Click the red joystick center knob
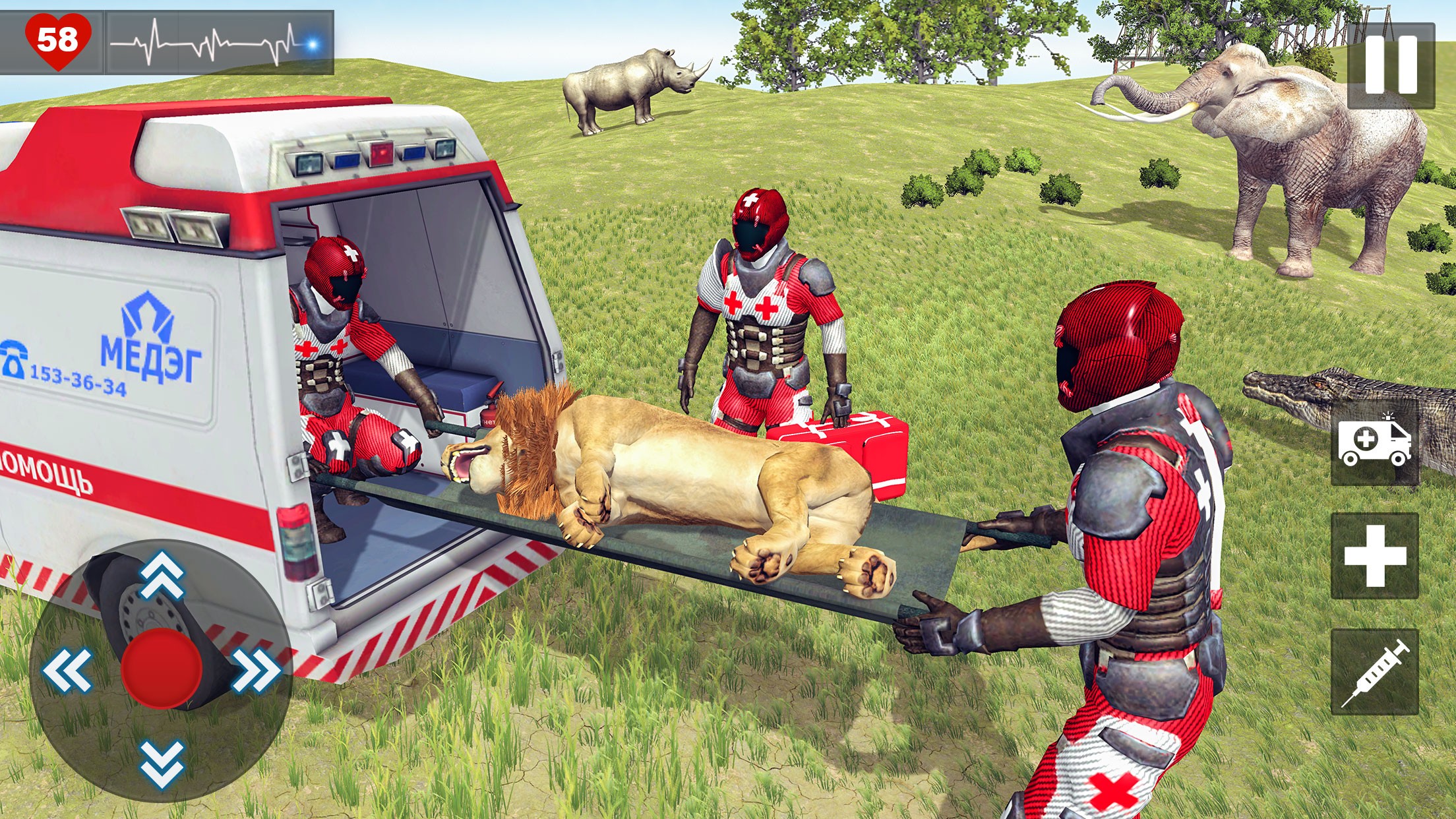 (162, 668)
